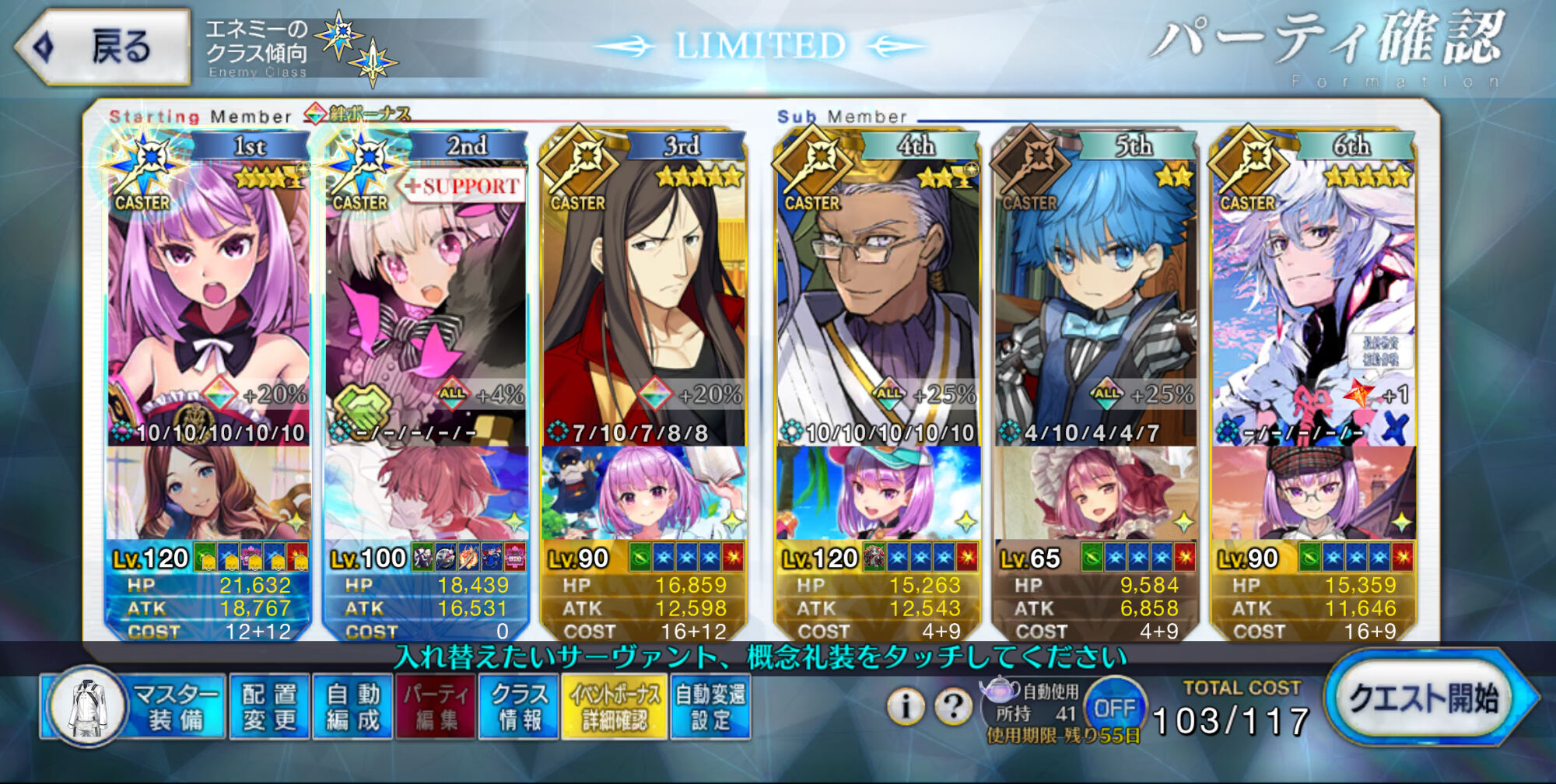Open クラス情報 class info
The height and width of the screenshot is (784, 1556).
(519, 706)
